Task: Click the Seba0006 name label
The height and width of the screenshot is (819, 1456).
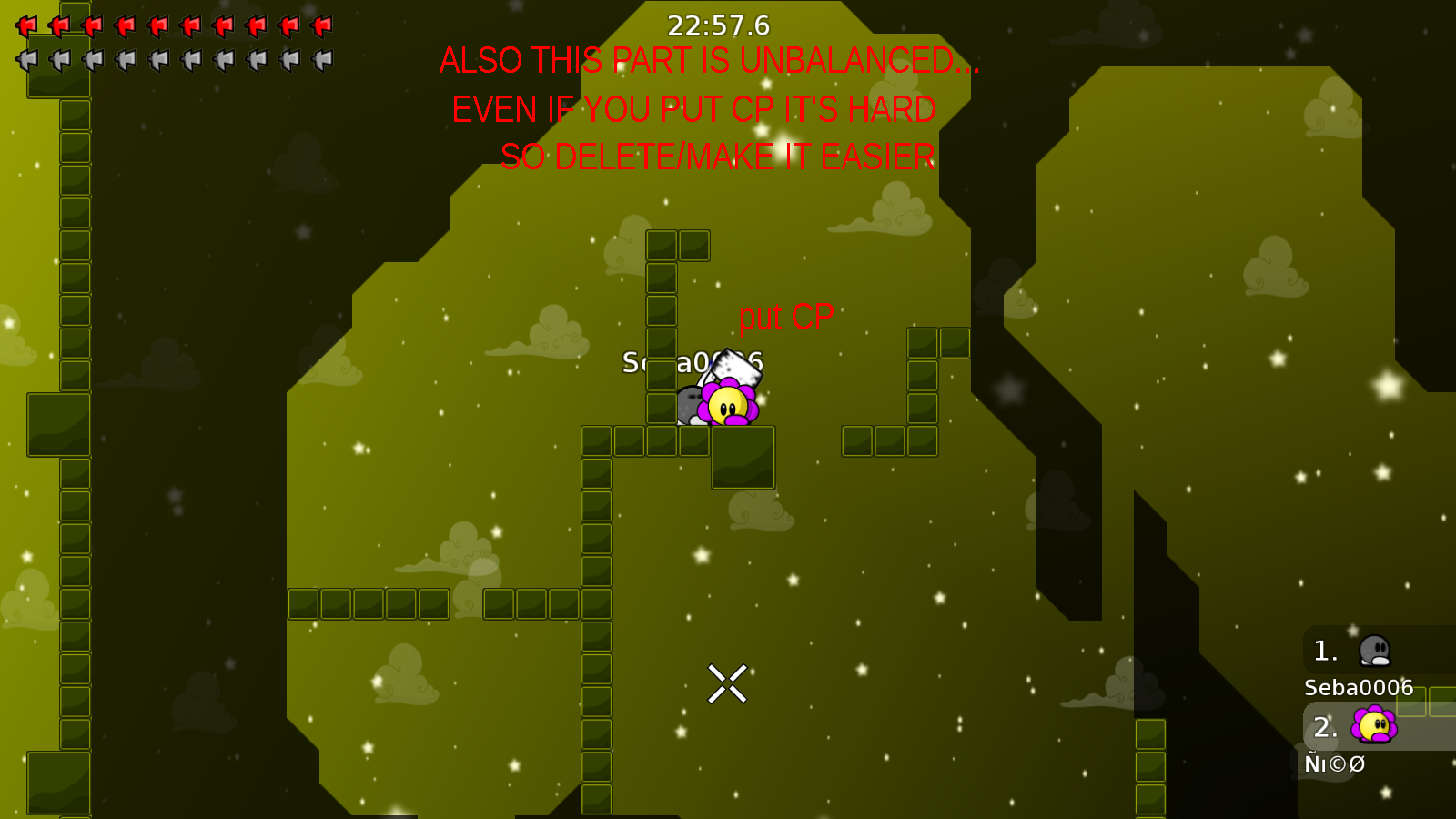Action: coord(1357,689)
